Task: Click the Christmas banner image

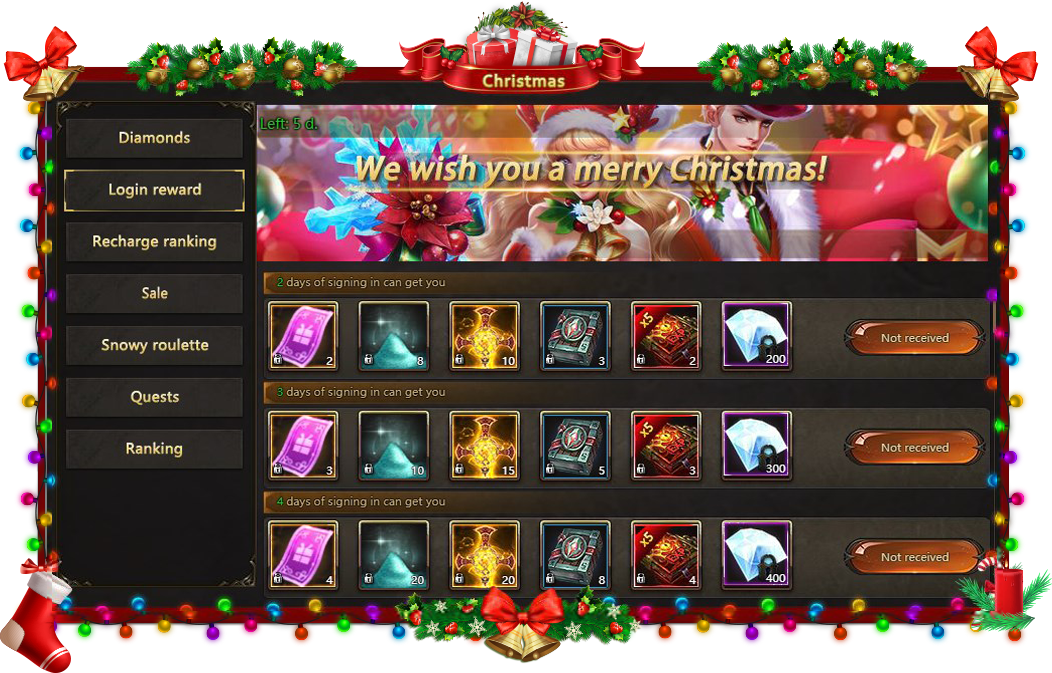Action: [622, 184]
